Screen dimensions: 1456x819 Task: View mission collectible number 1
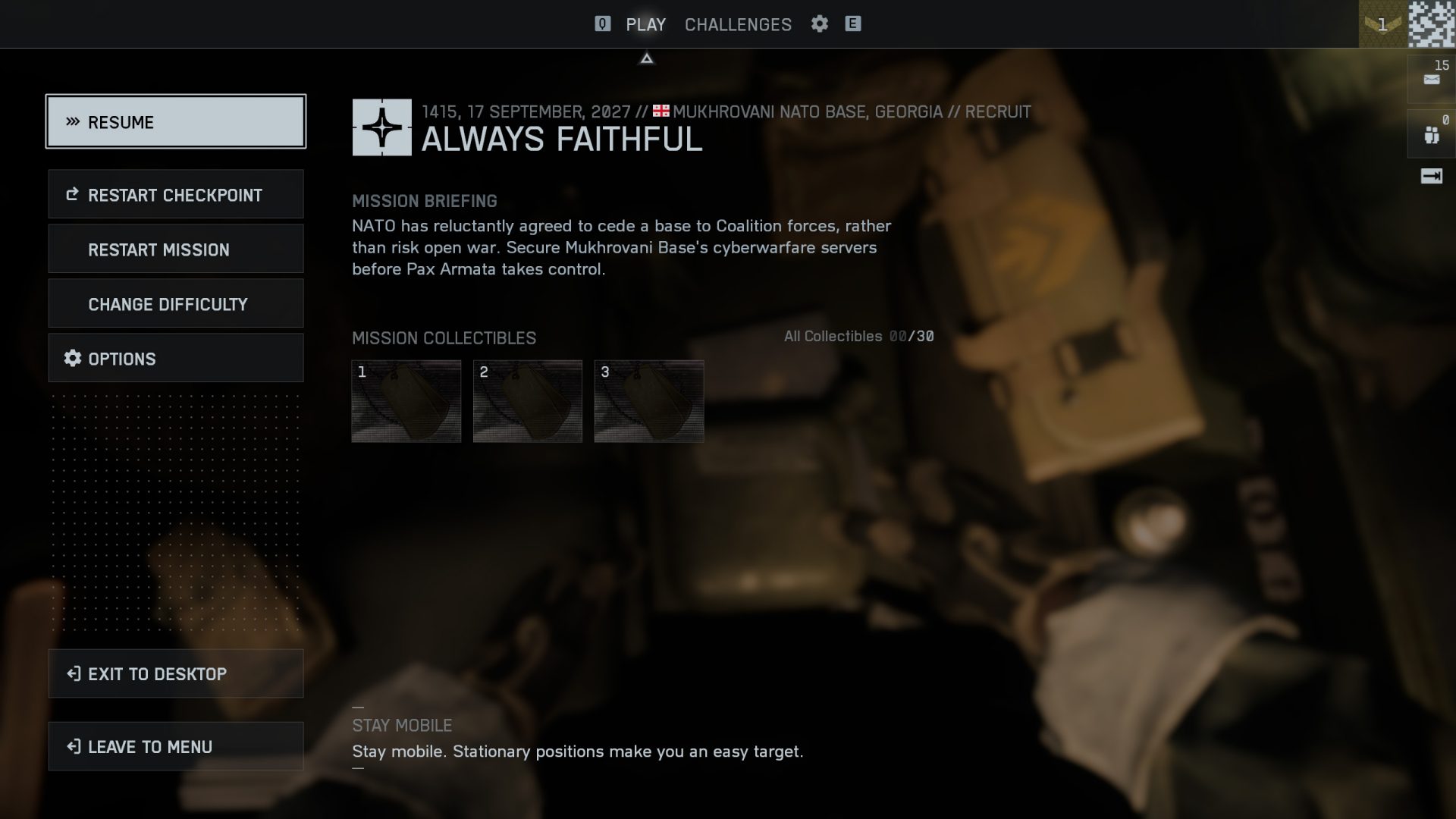(406, 401)
